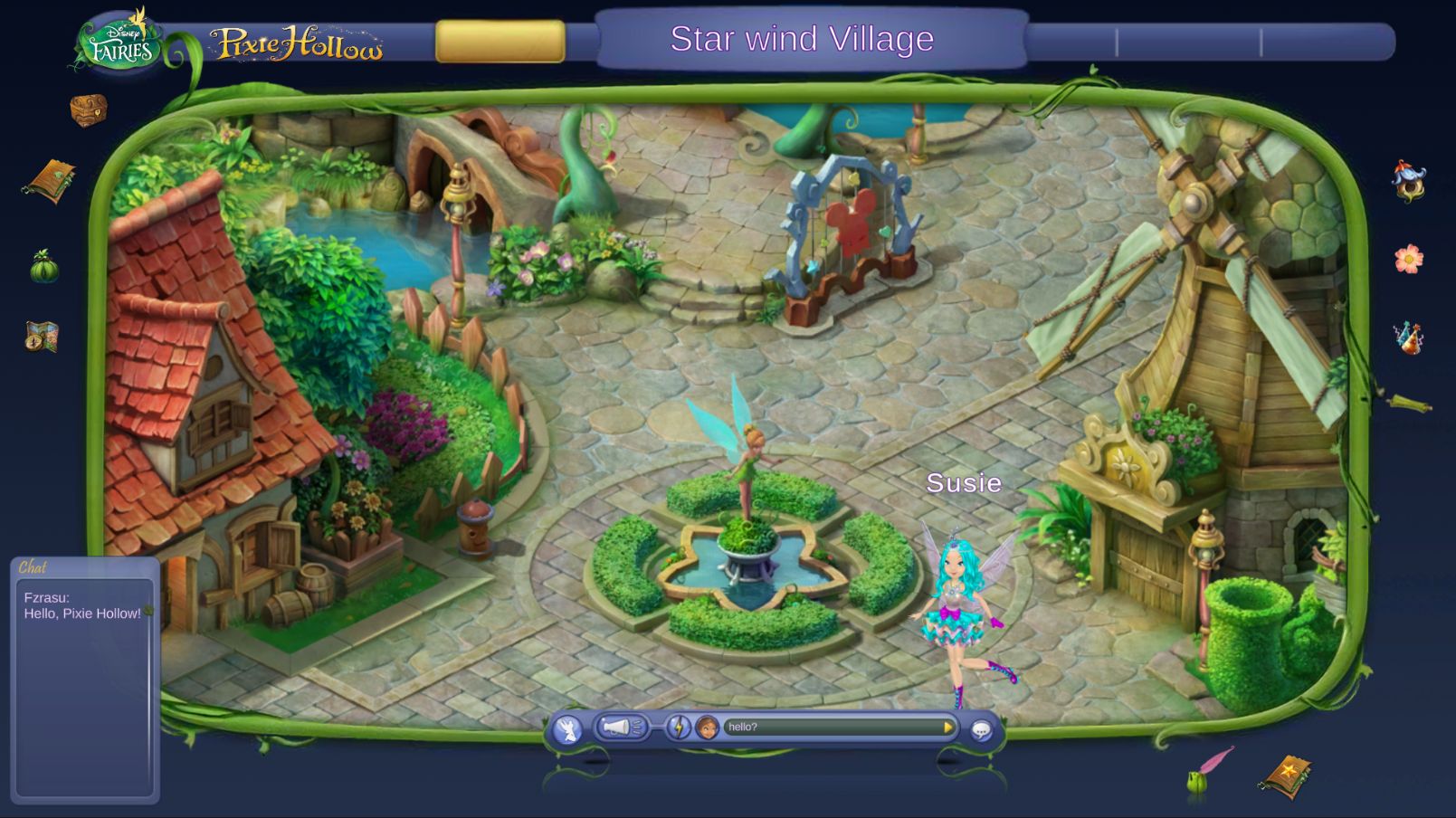Open the star-marked book icon
Viewport: 1456px width, 818px height.
coord(1286,775)
